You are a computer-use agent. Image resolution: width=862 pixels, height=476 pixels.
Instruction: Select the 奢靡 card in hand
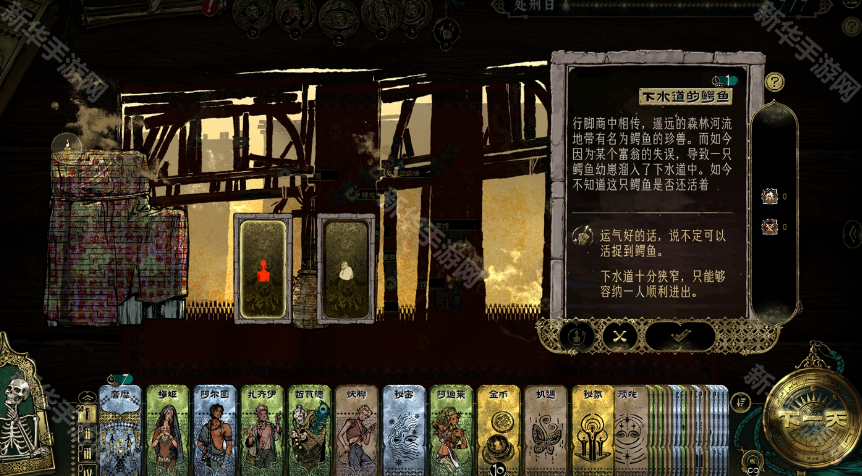point(120,430)
